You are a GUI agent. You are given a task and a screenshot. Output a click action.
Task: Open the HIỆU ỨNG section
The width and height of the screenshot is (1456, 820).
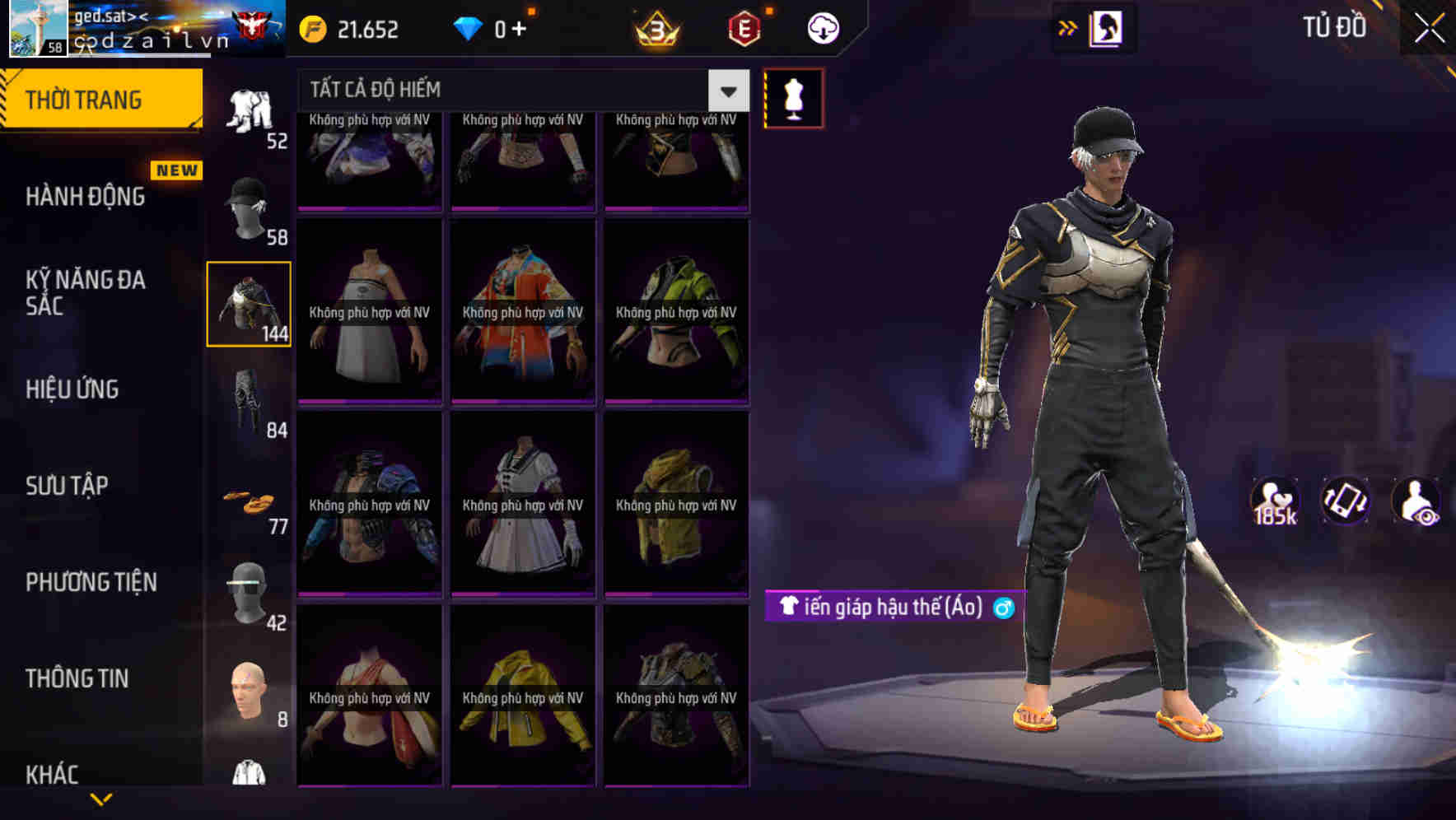click(74, 389)
